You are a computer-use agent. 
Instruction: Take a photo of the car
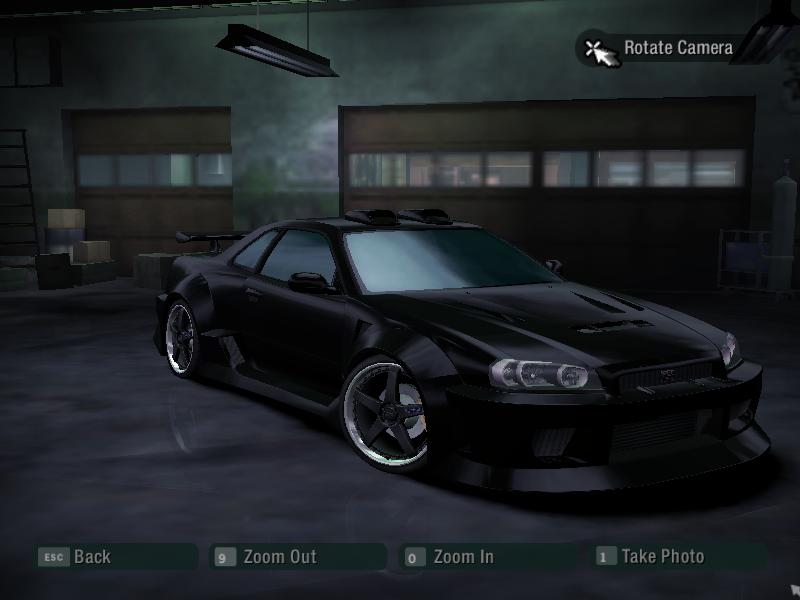coord(661,556)
